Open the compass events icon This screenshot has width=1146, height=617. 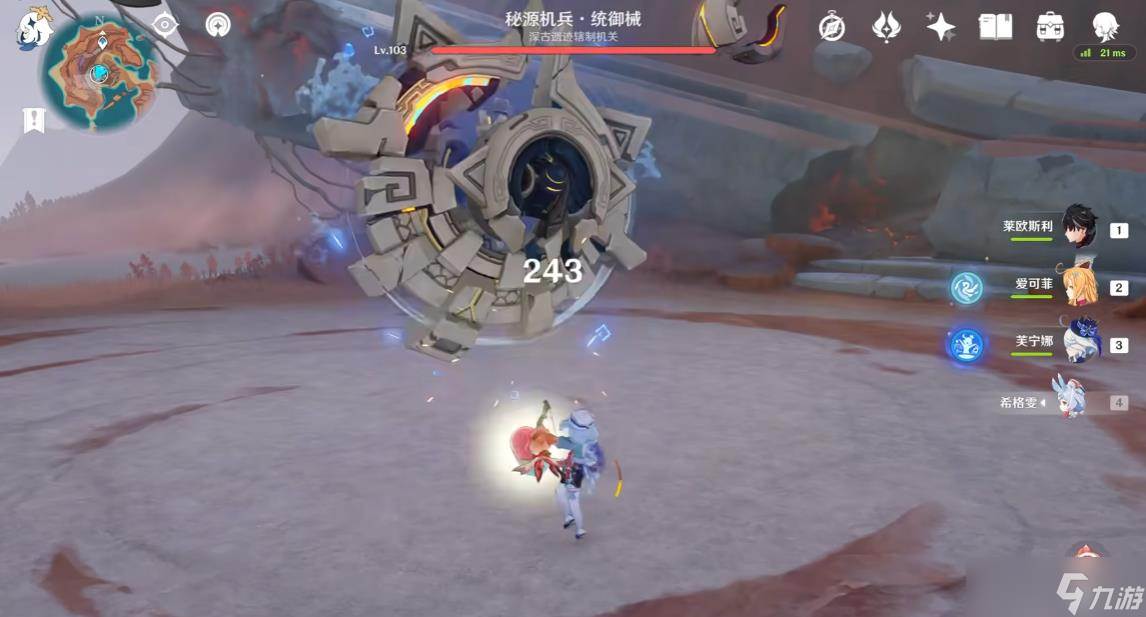(831, 28)
